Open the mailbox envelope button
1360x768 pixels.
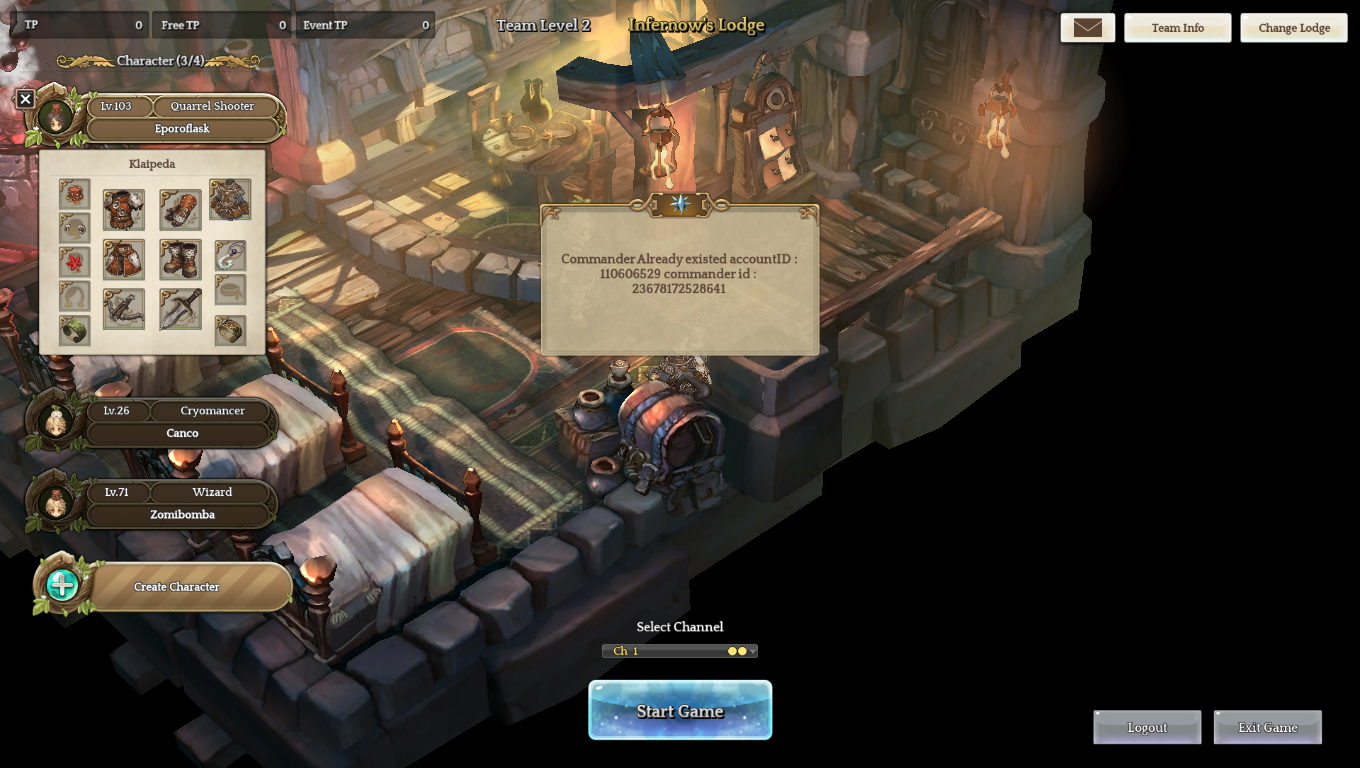click(1087, 28)
